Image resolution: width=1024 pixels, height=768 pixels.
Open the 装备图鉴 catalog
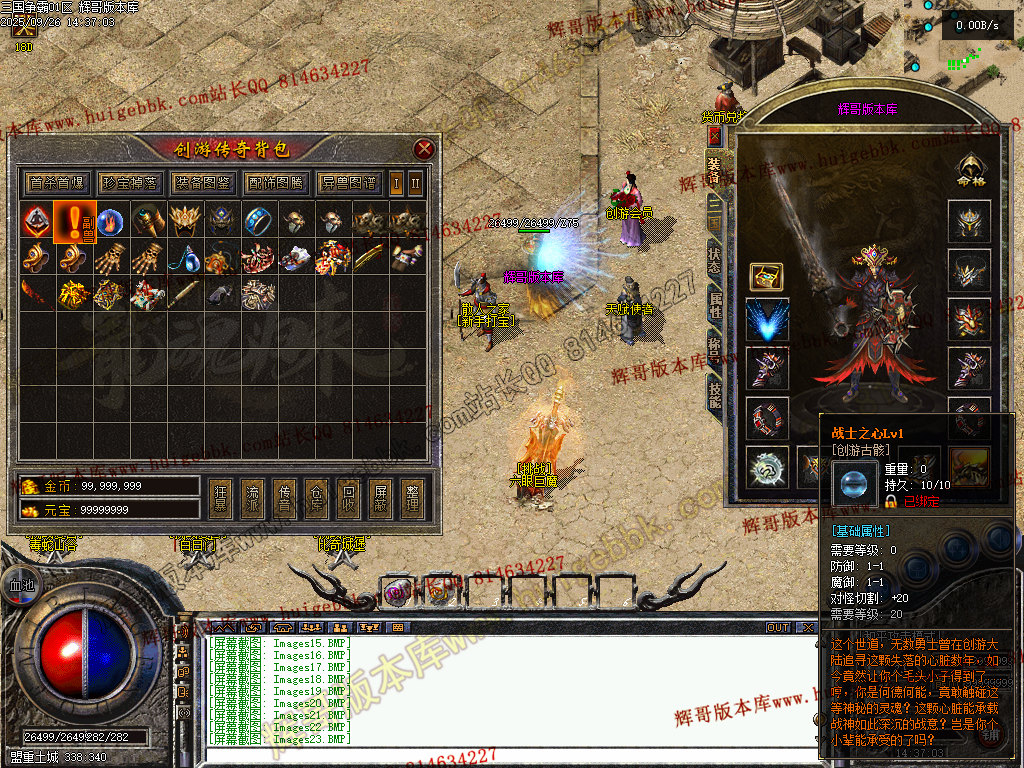point(202,183)
